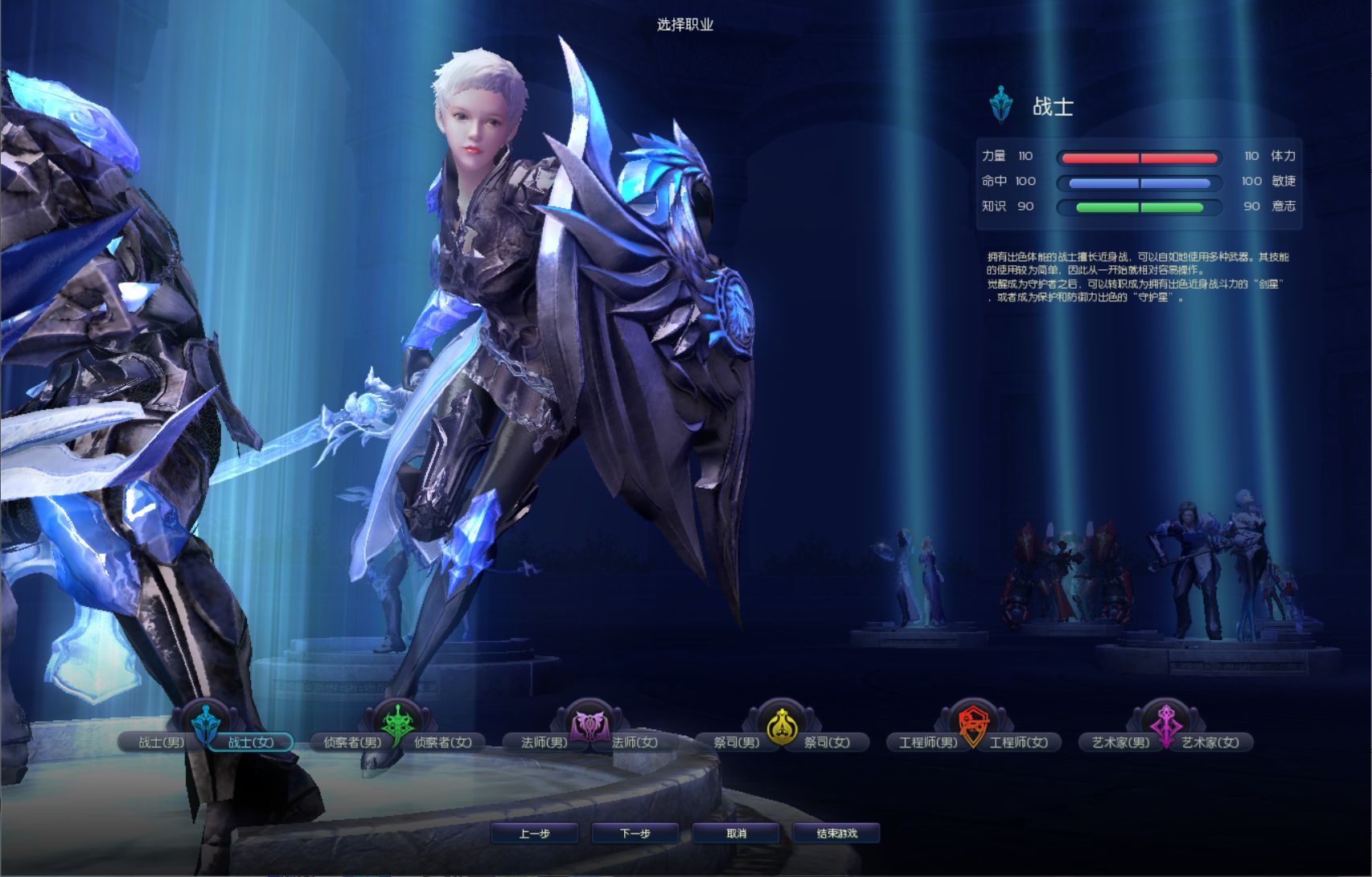
Task: Quit the game with 结束游戏
Action: click(836, 834)
